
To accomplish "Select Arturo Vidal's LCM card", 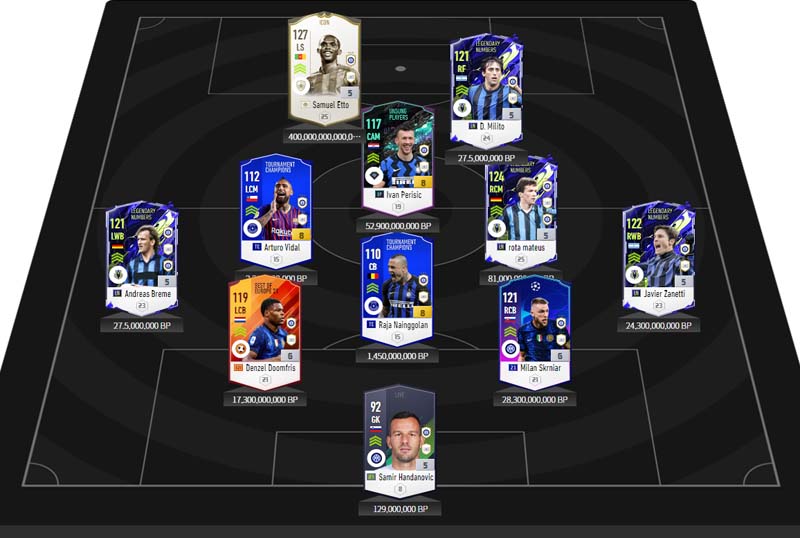I will pyautogui.click(x=275, y=210).
